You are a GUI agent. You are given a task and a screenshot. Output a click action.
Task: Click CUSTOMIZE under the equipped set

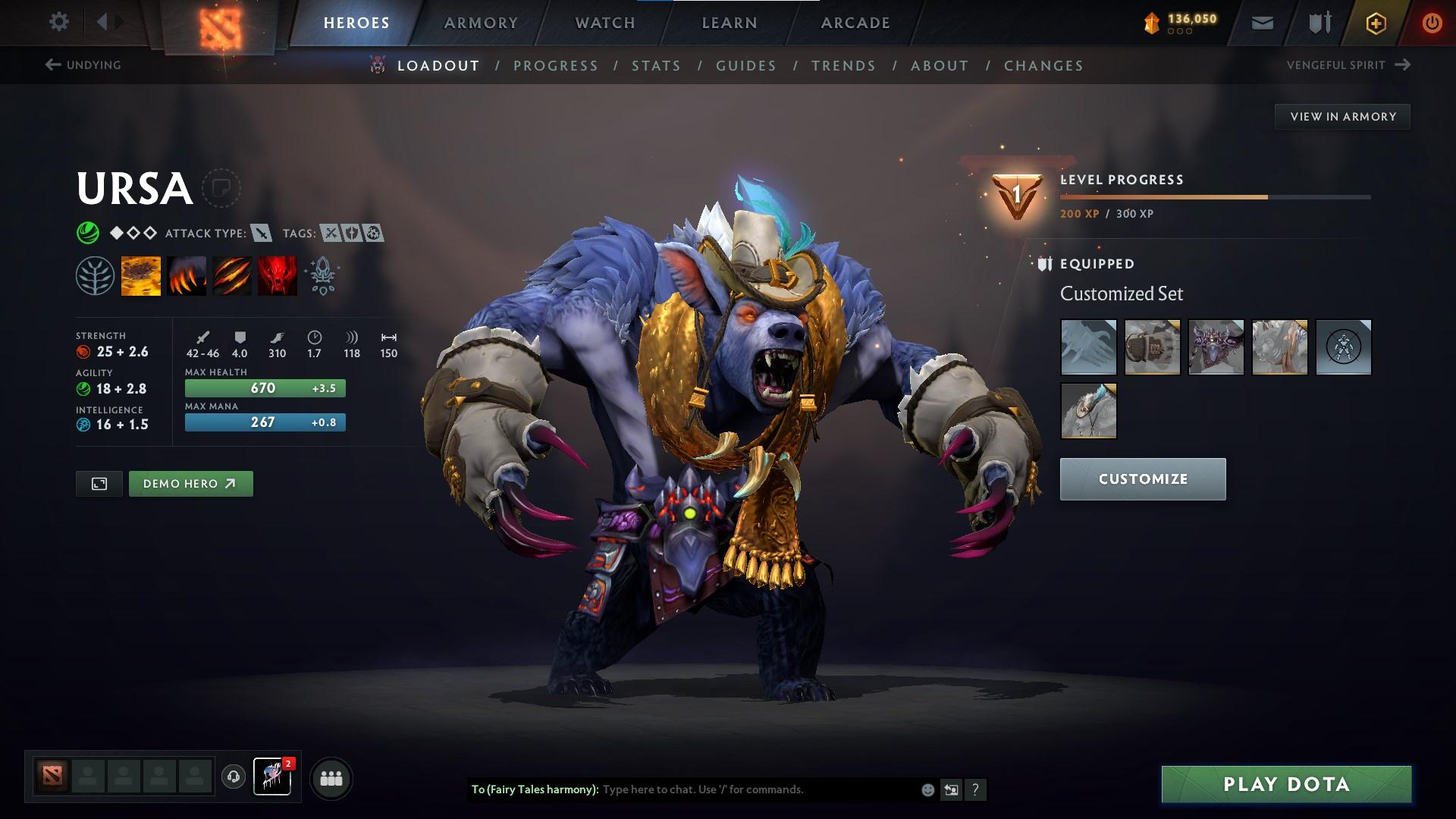pos(1142,479)
